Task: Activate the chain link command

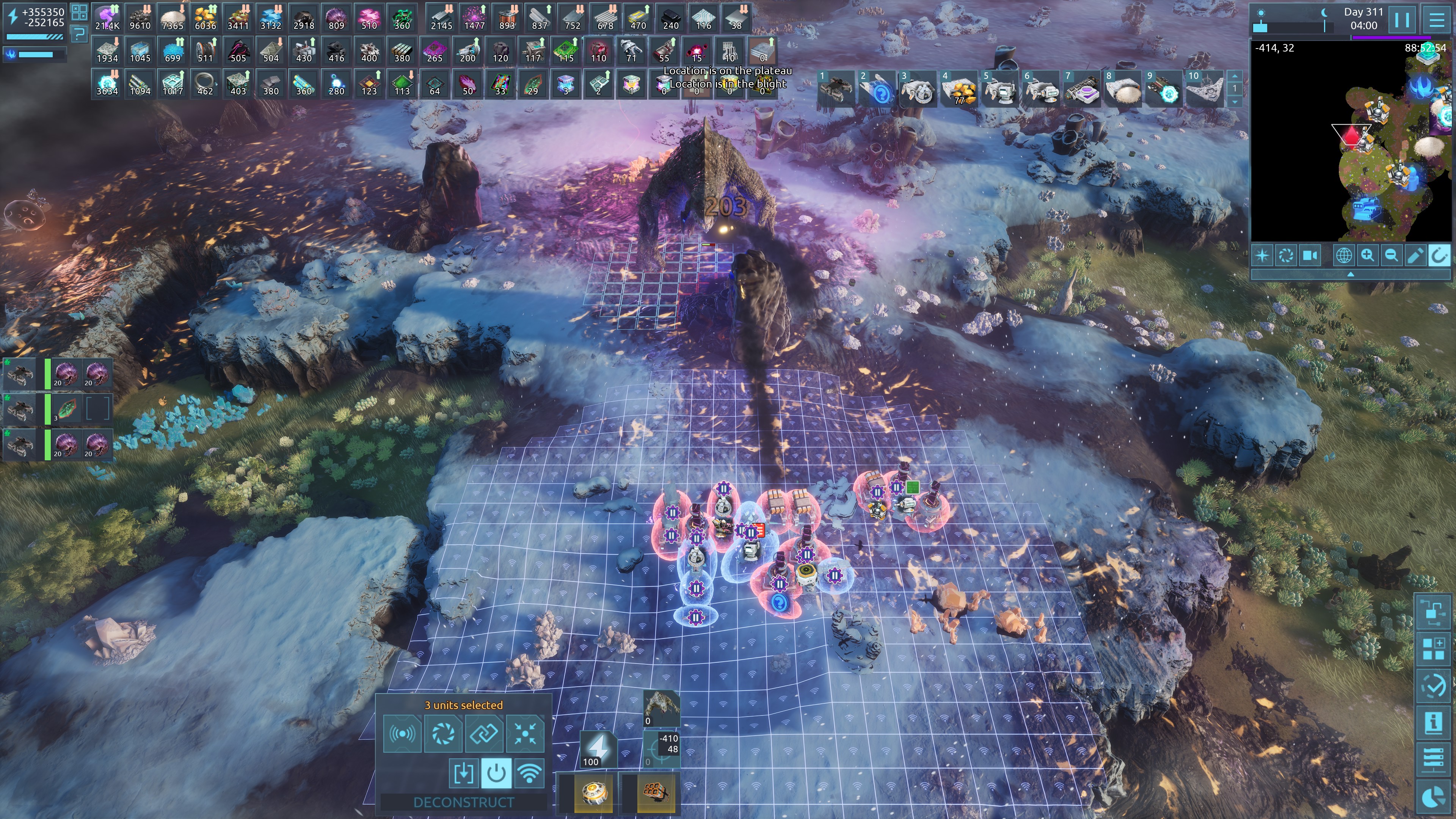Action: [485, 734]
